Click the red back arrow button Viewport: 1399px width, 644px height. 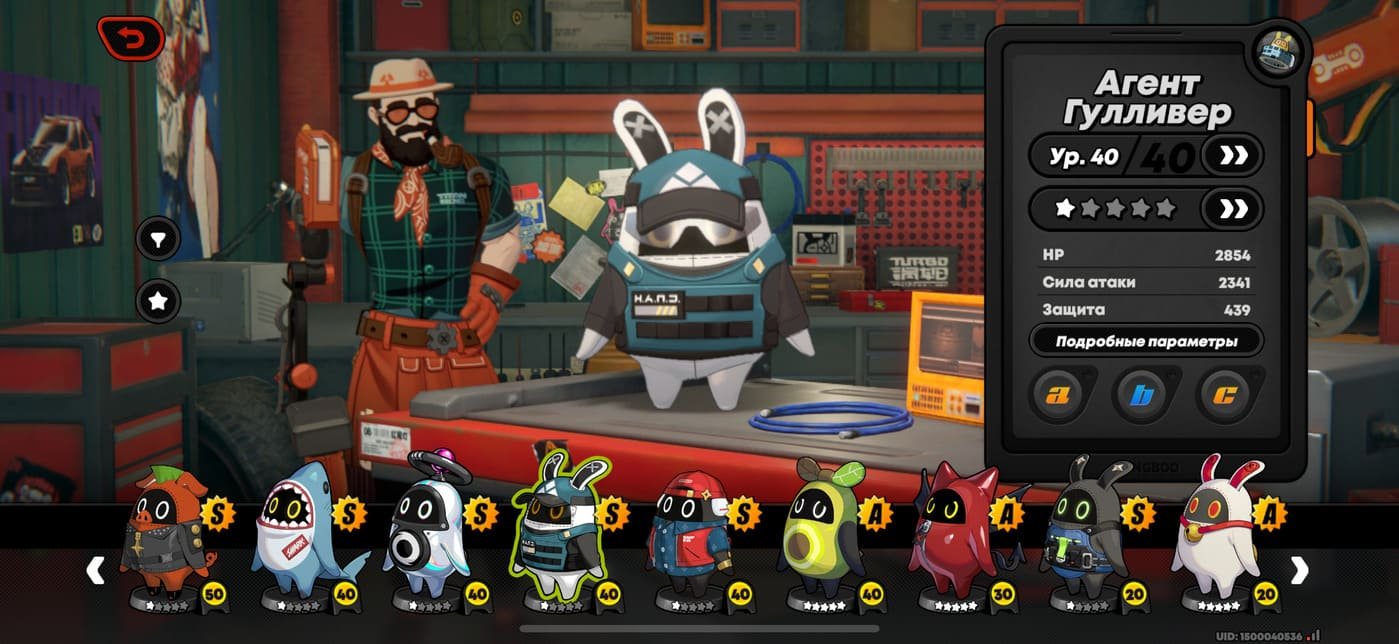tap(131, 39)
